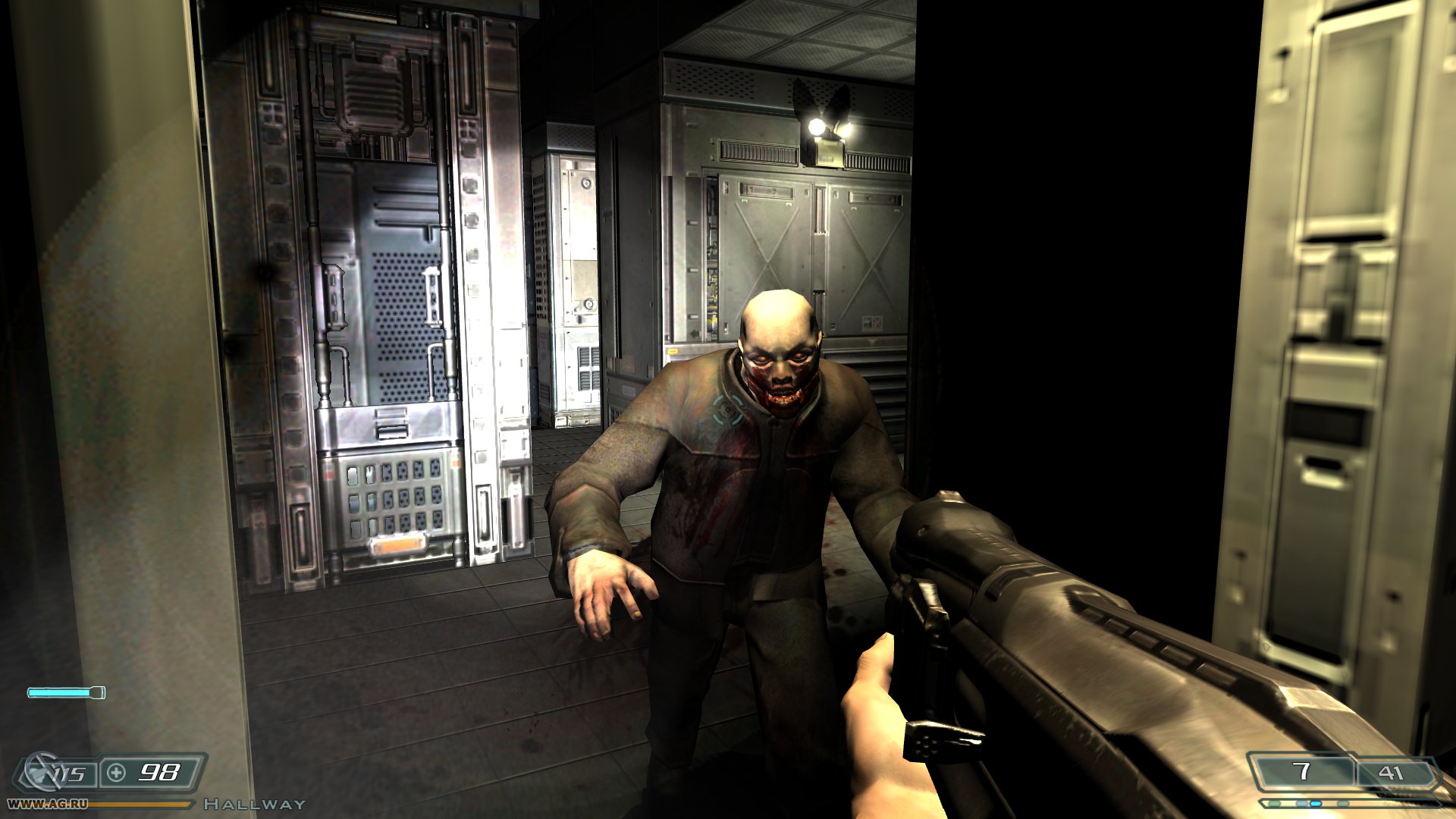Toggle the rightmost weapon slot dot
This screenshot has width=1456, height=819.
click(x=1342, y=803)
